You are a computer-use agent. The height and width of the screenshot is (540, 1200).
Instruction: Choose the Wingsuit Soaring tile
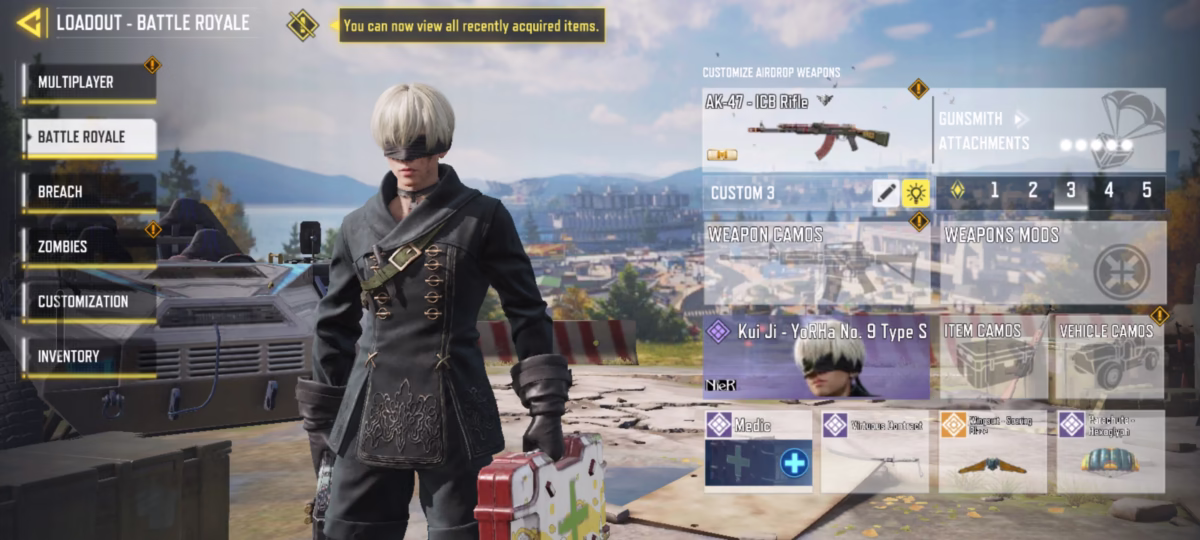tap(992, 451)
